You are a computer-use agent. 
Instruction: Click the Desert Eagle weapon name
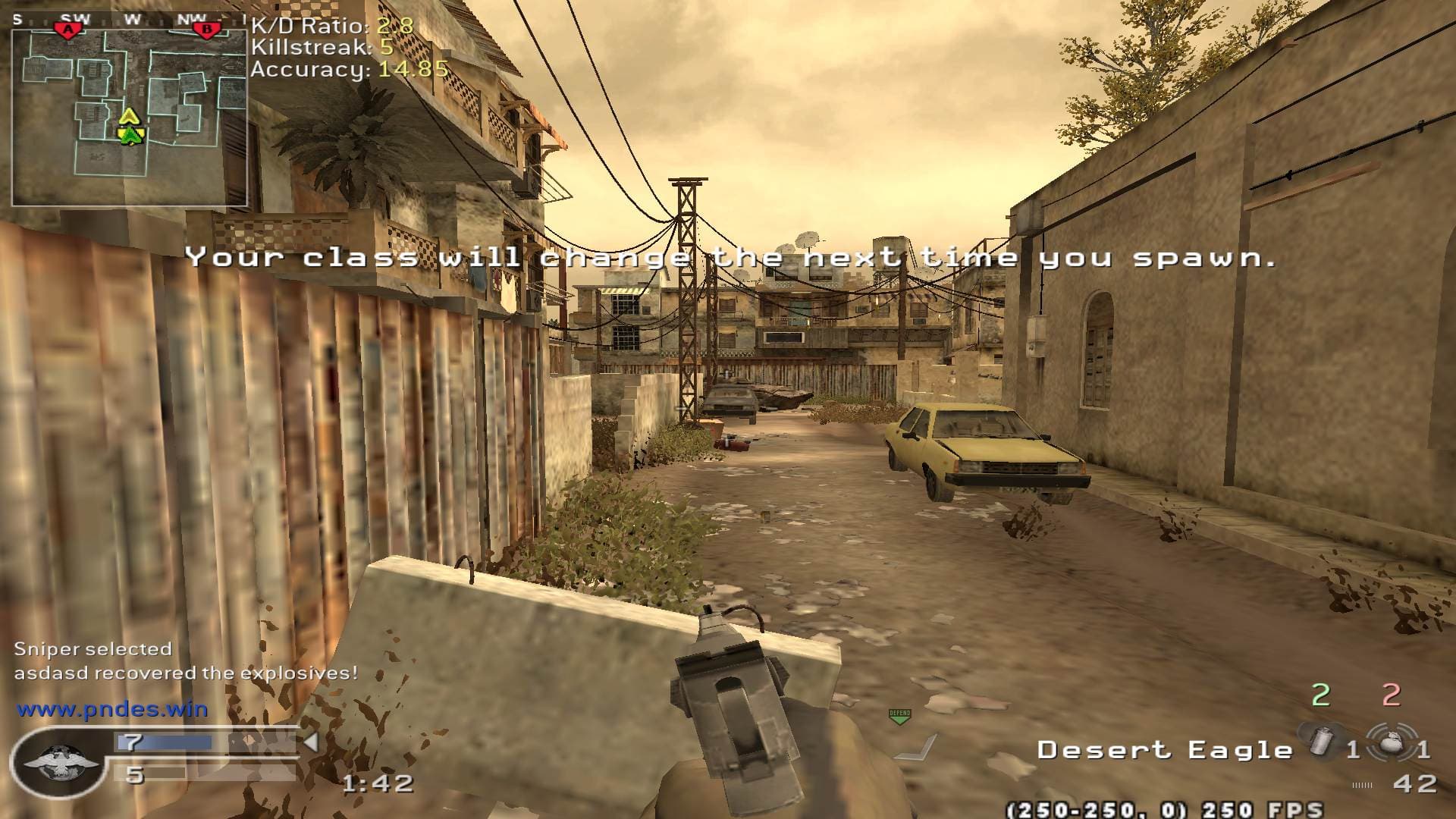coord(1165,750)
